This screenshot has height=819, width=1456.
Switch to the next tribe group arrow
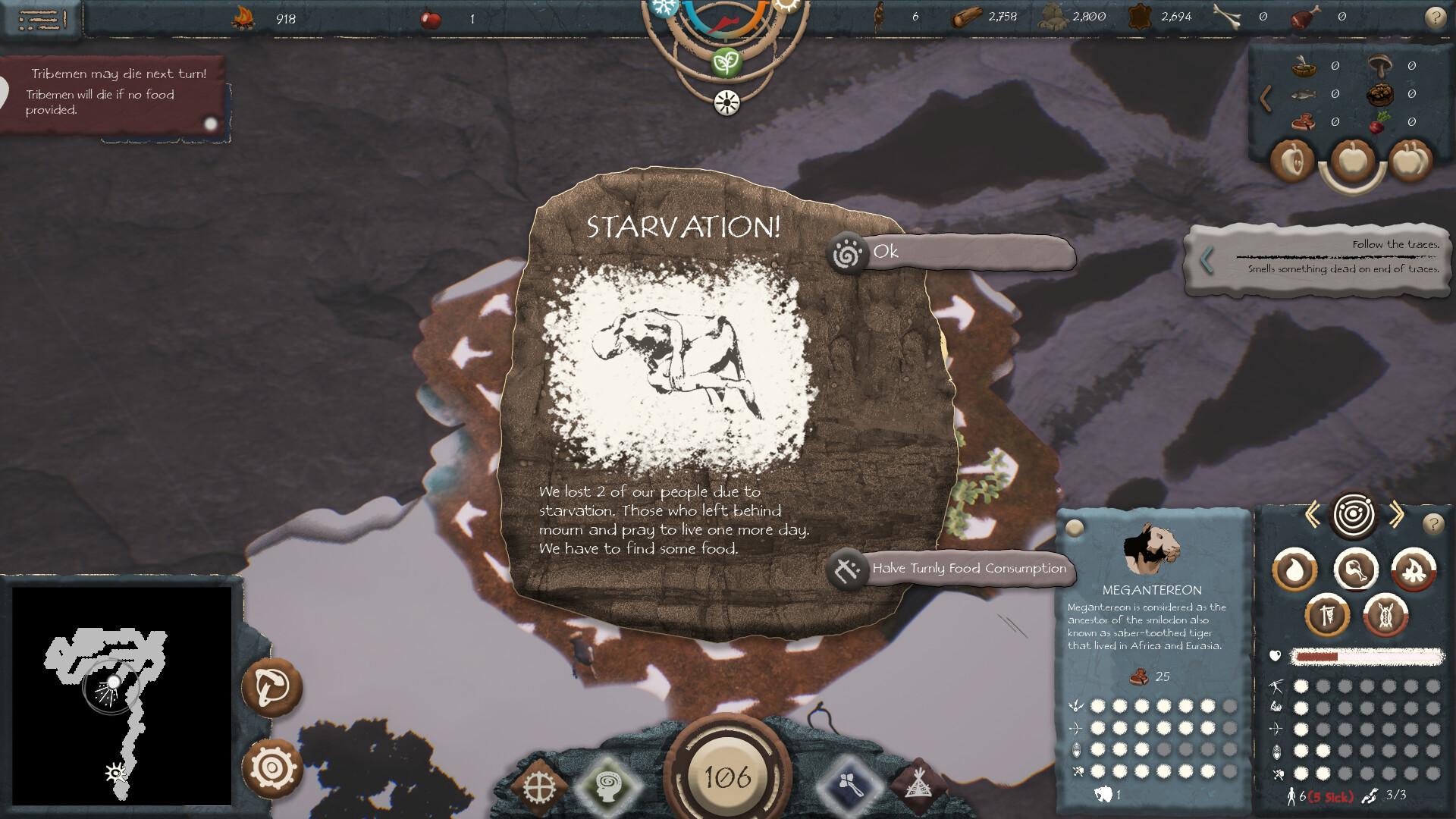(x=1396, y=516)
